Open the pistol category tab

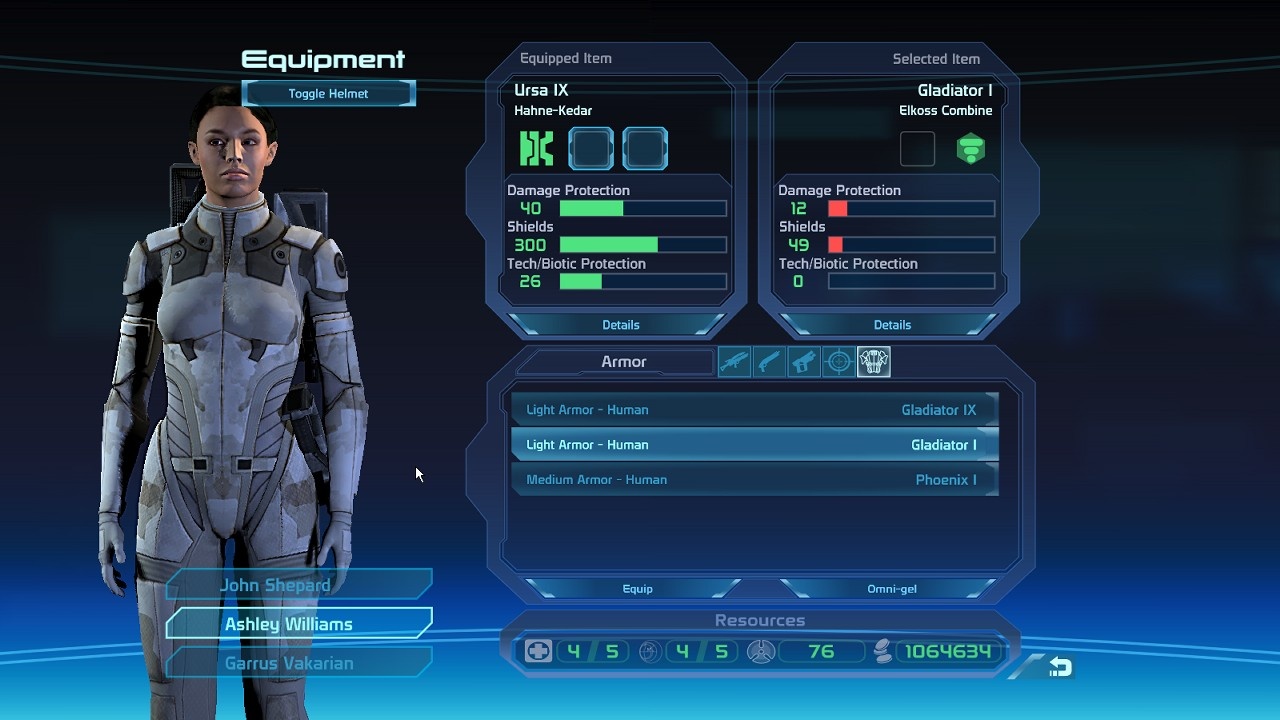[804, 362]
